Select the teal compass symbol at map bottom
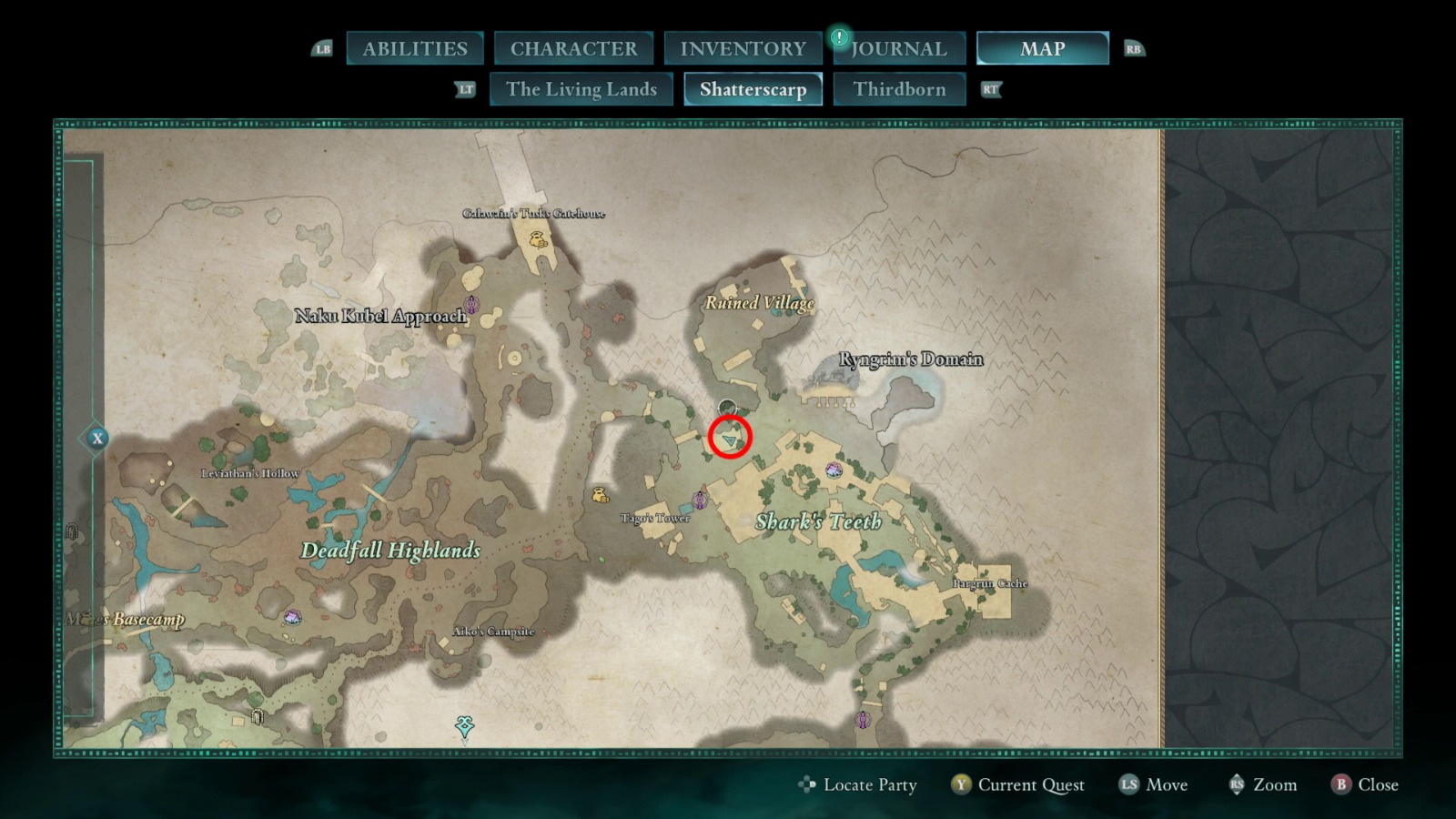This screenshot has width=1456, height=819. [464, 725]
